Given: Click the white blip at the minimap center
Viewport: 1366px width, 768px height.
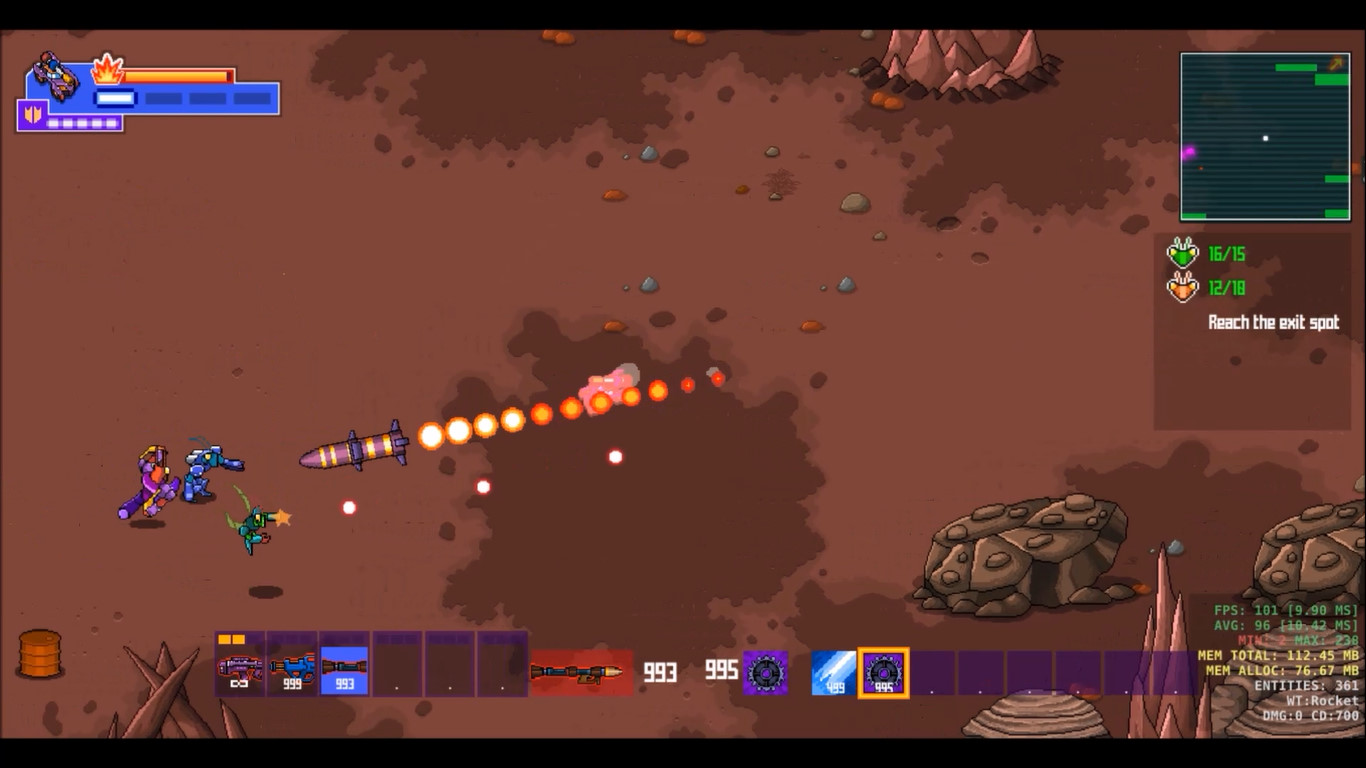Looking at the screenshot, I should (x=1266, y=136).
